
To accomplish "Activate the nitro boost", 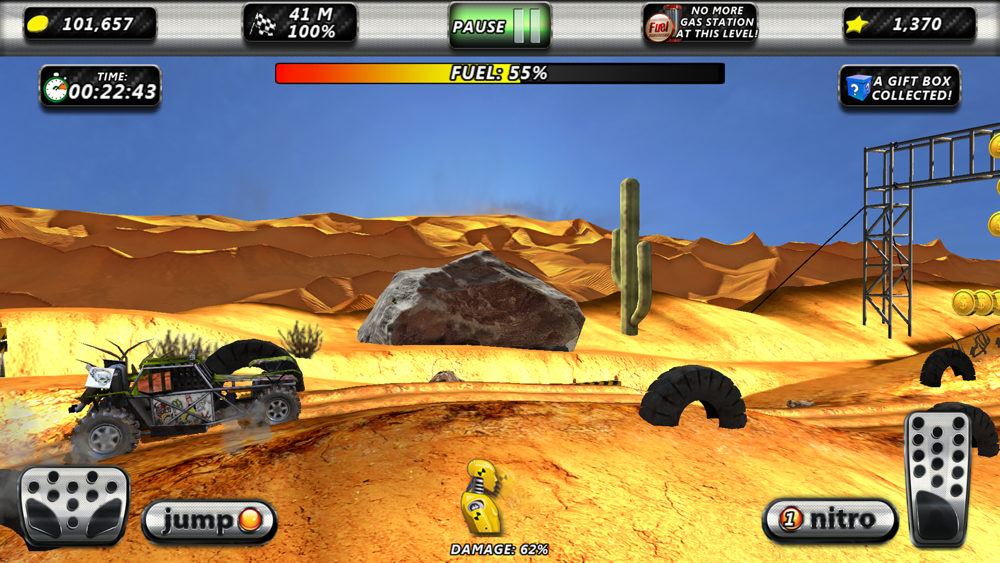I will pos(830,519).
